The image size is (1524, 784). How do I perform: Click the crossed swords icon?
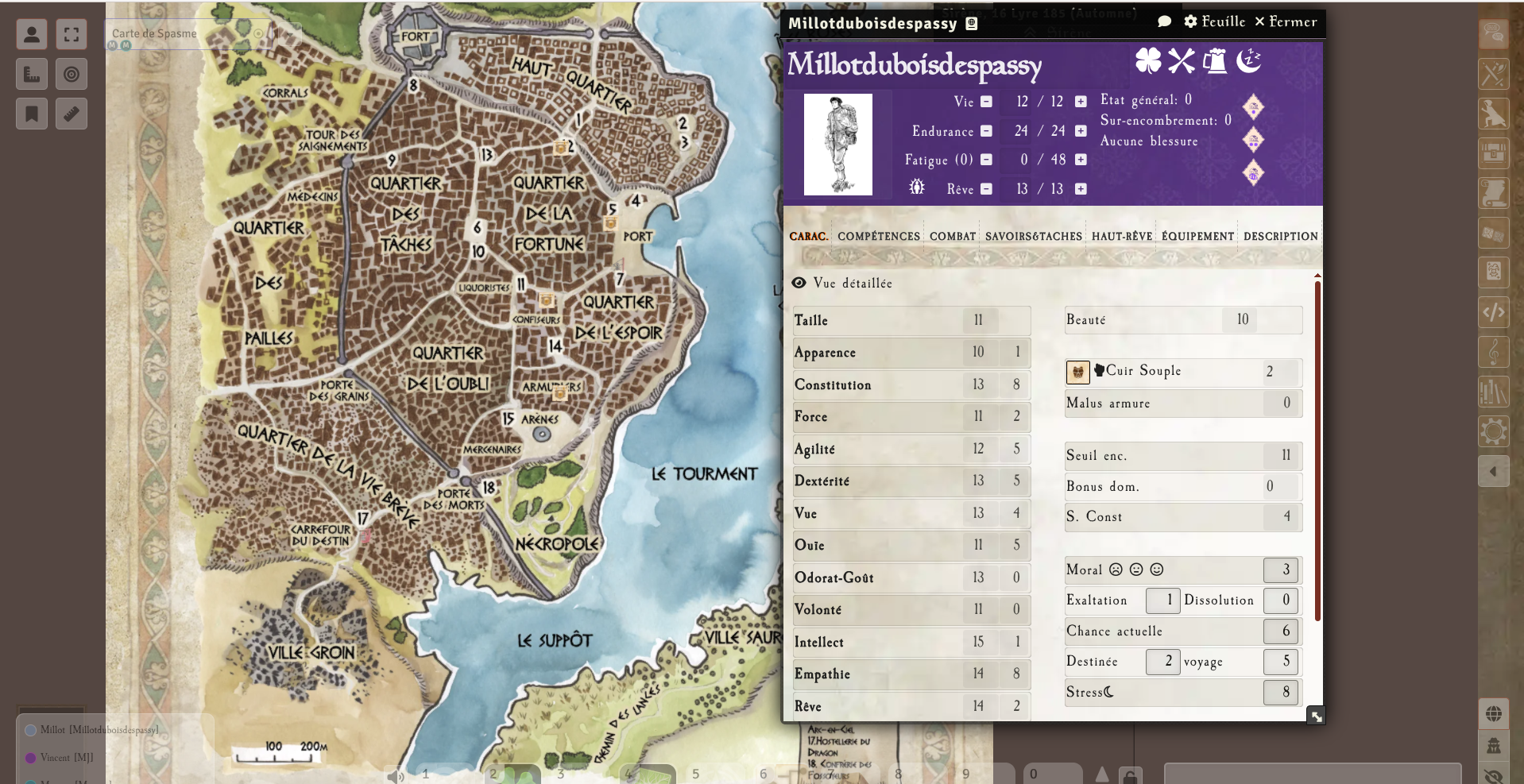(x=1182, y=60)
